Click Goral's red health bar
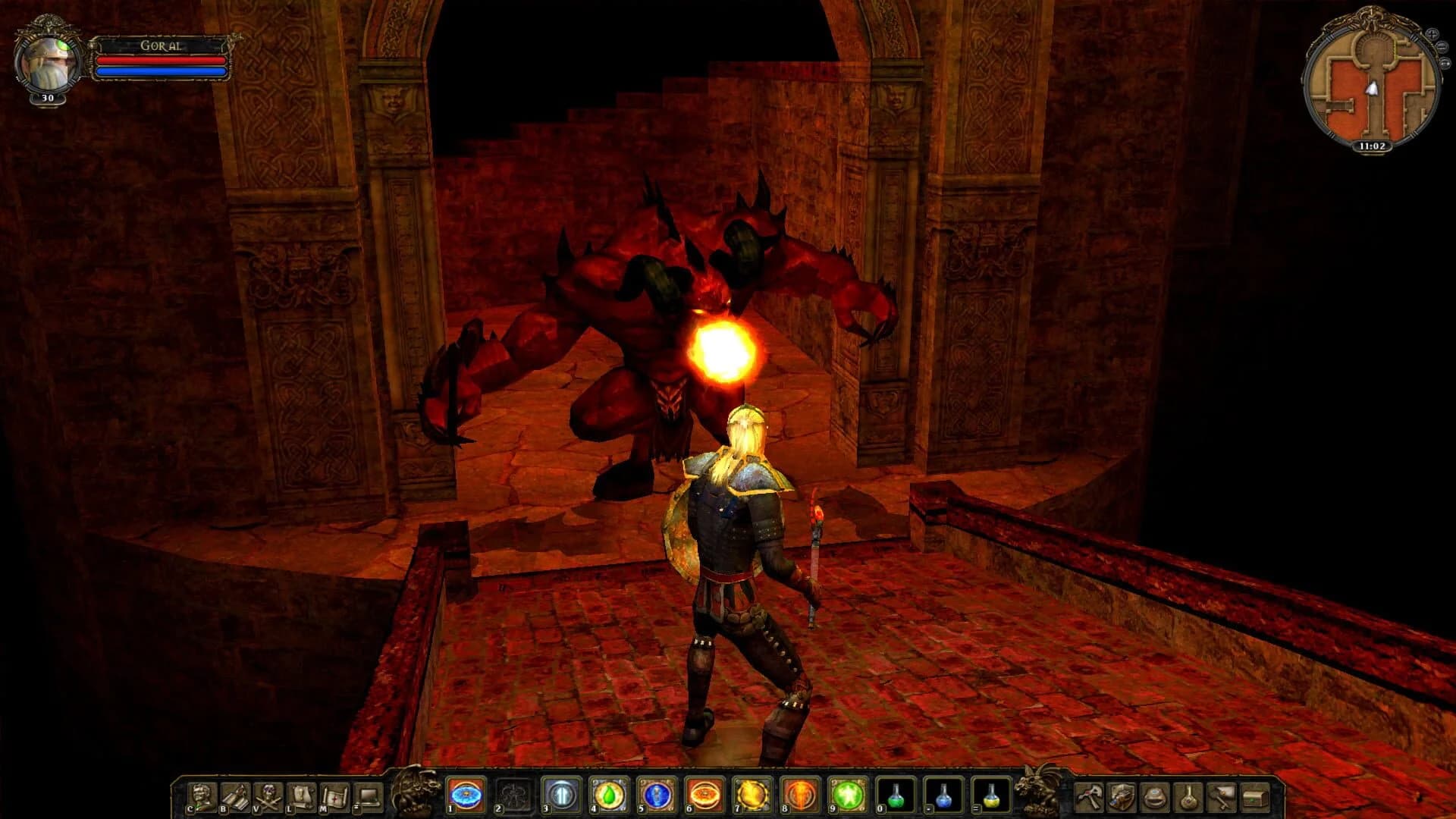1456x819 pixels. [159, 62]
